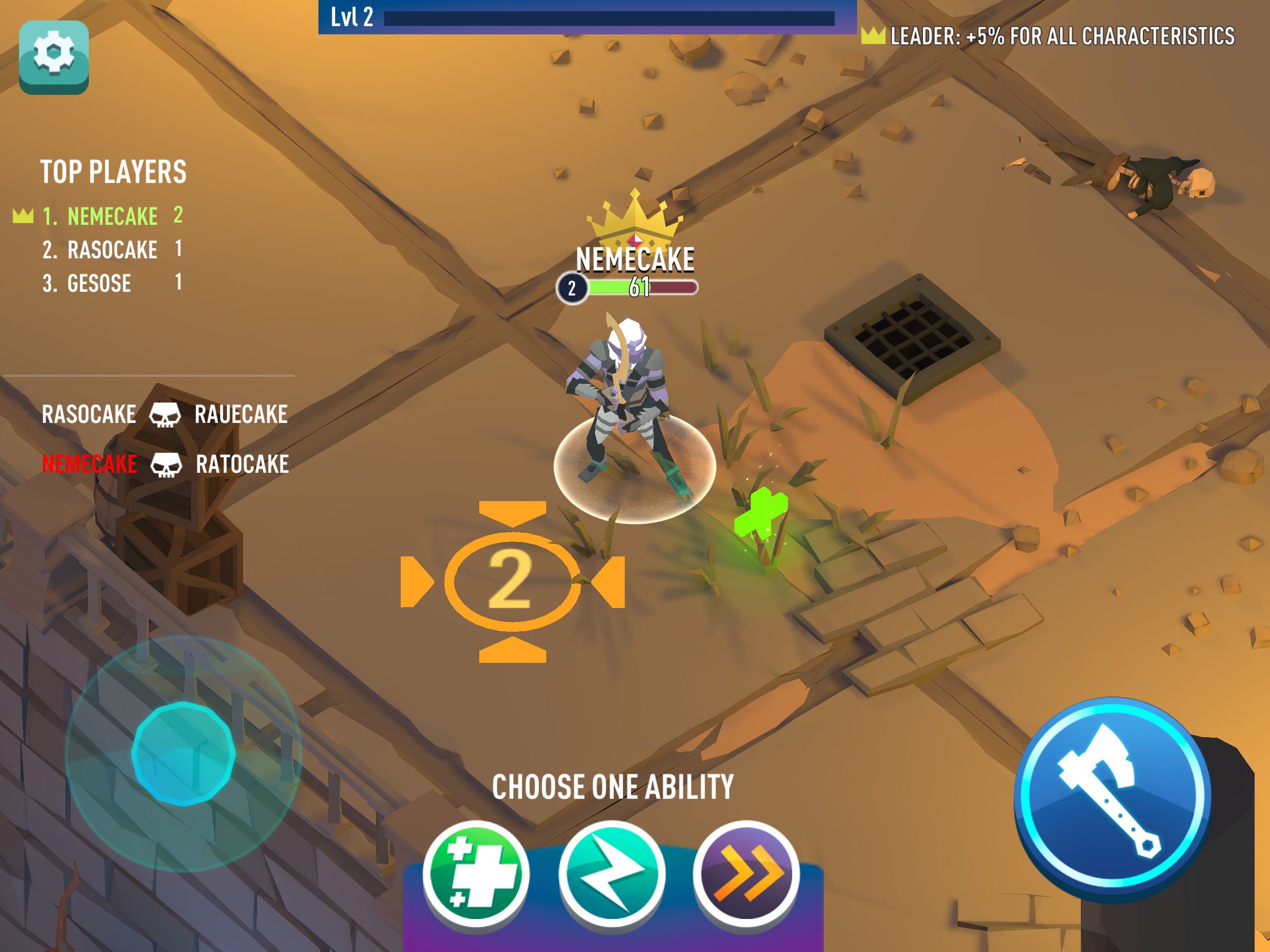Open the gear settings menu
The image size is (1270, 952).
point(53,56)
